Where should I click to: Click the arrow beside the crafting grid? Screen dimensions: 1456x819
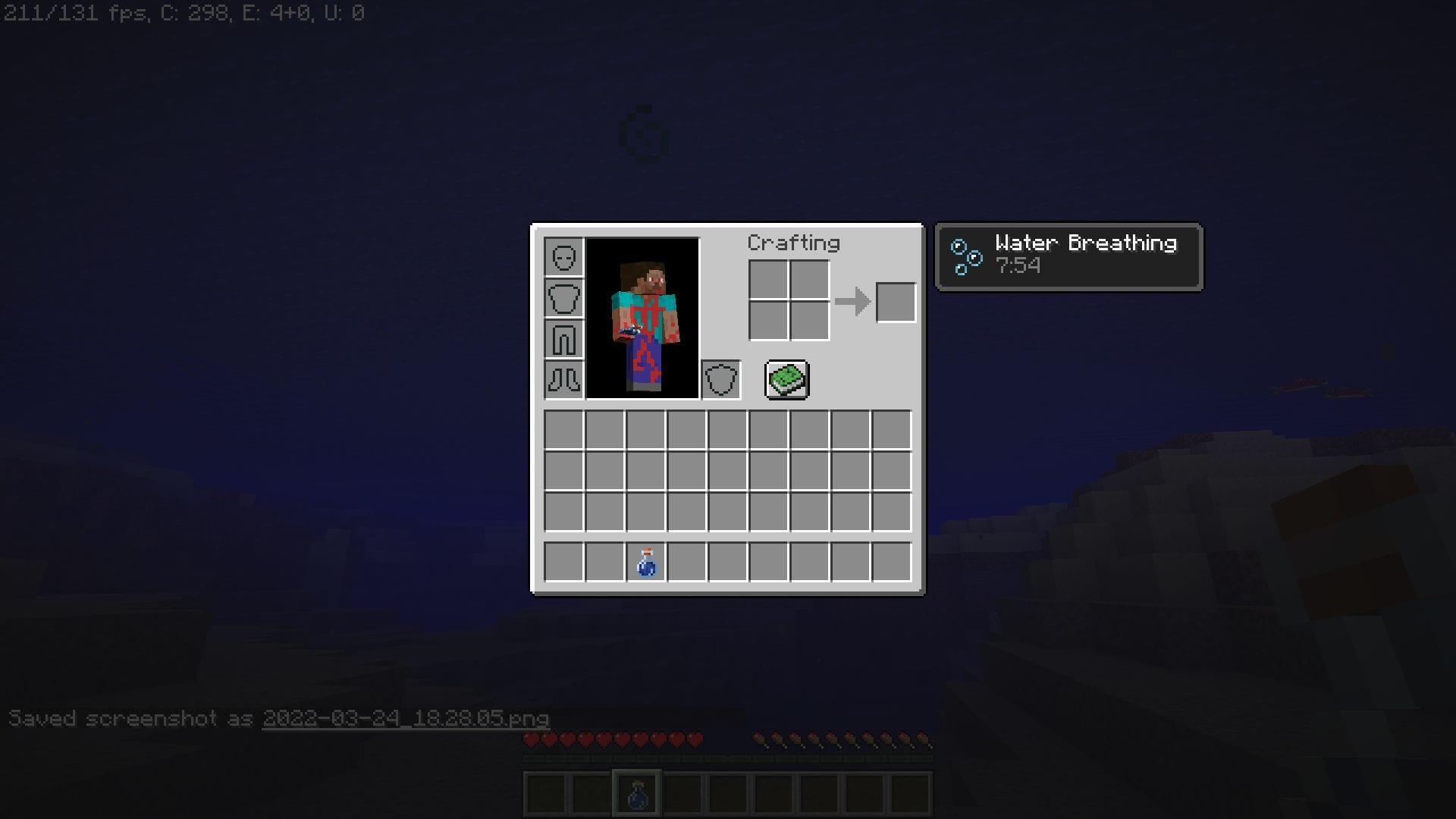click(854, 301)
